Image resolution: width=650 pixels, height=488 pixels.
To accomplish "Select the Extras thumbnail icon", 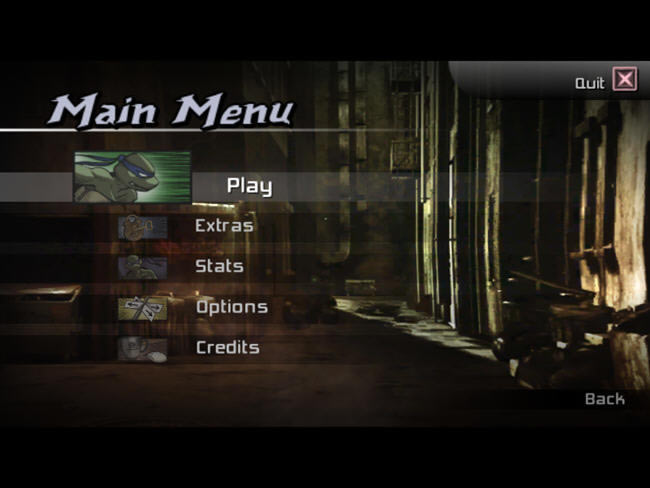I will [142, 227].
